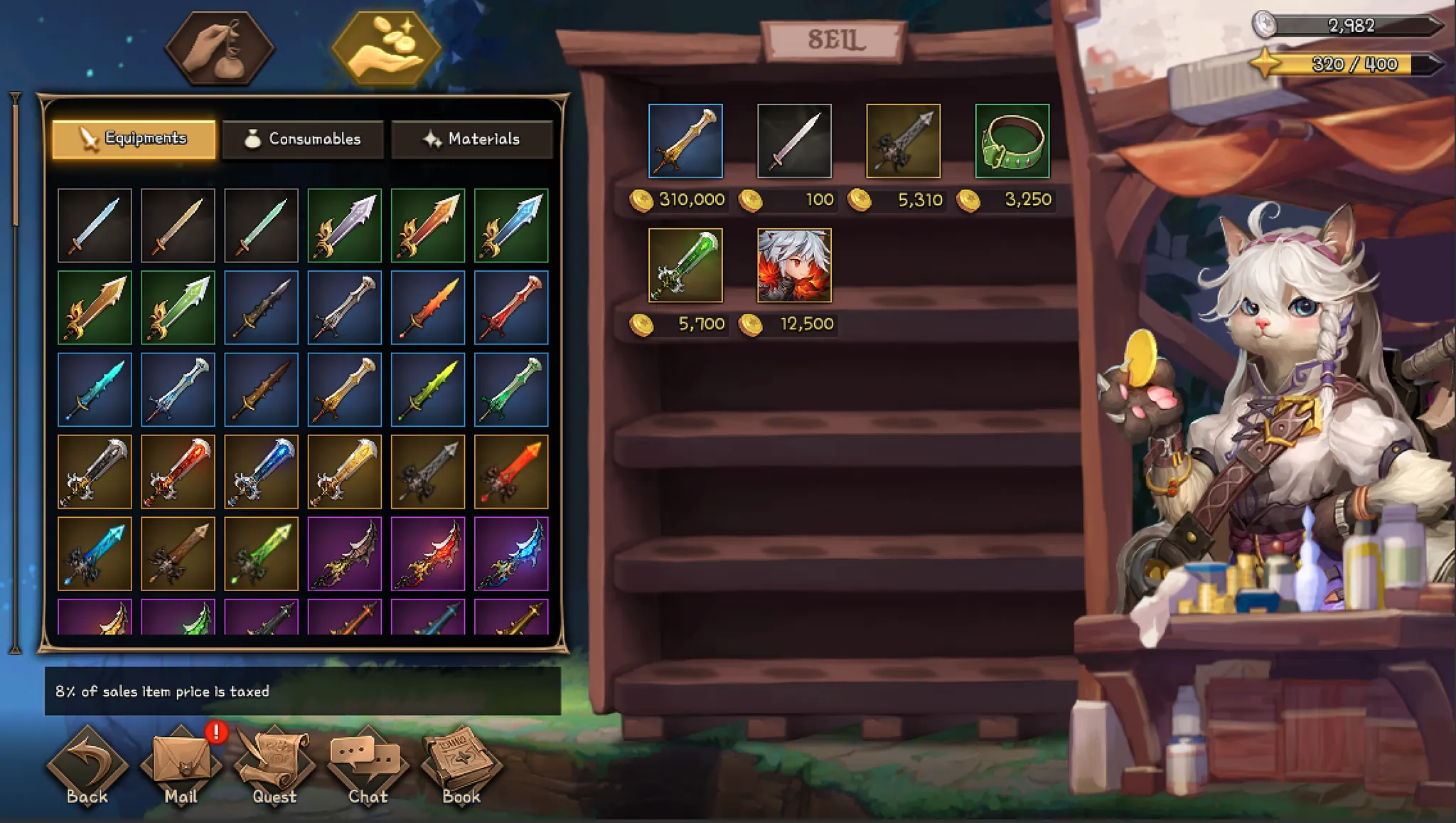Open the buy mode hexagon with hand and pouch

[220, 48]
